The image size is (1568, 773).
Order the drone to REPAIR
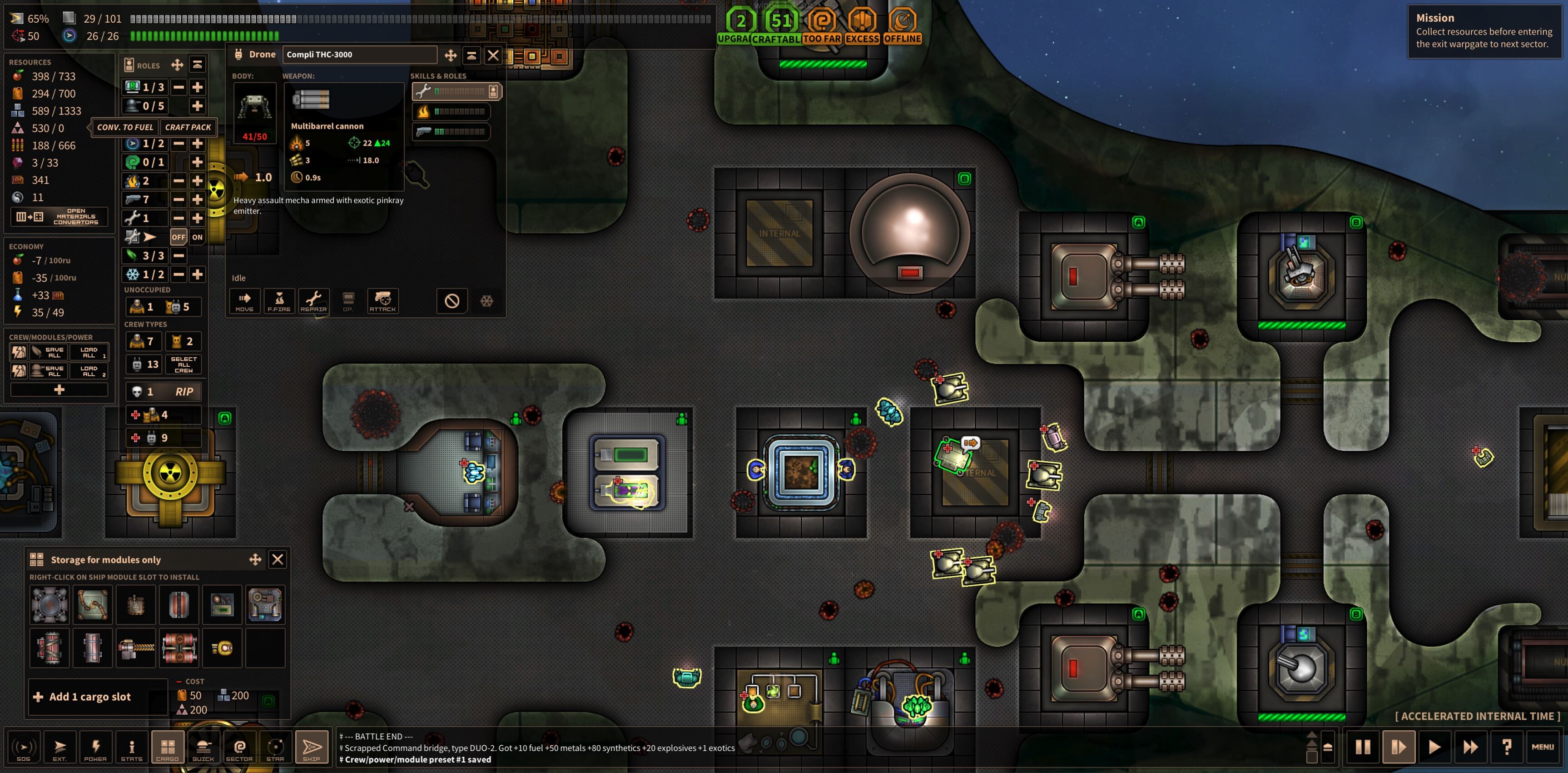[x=314, y=300]
